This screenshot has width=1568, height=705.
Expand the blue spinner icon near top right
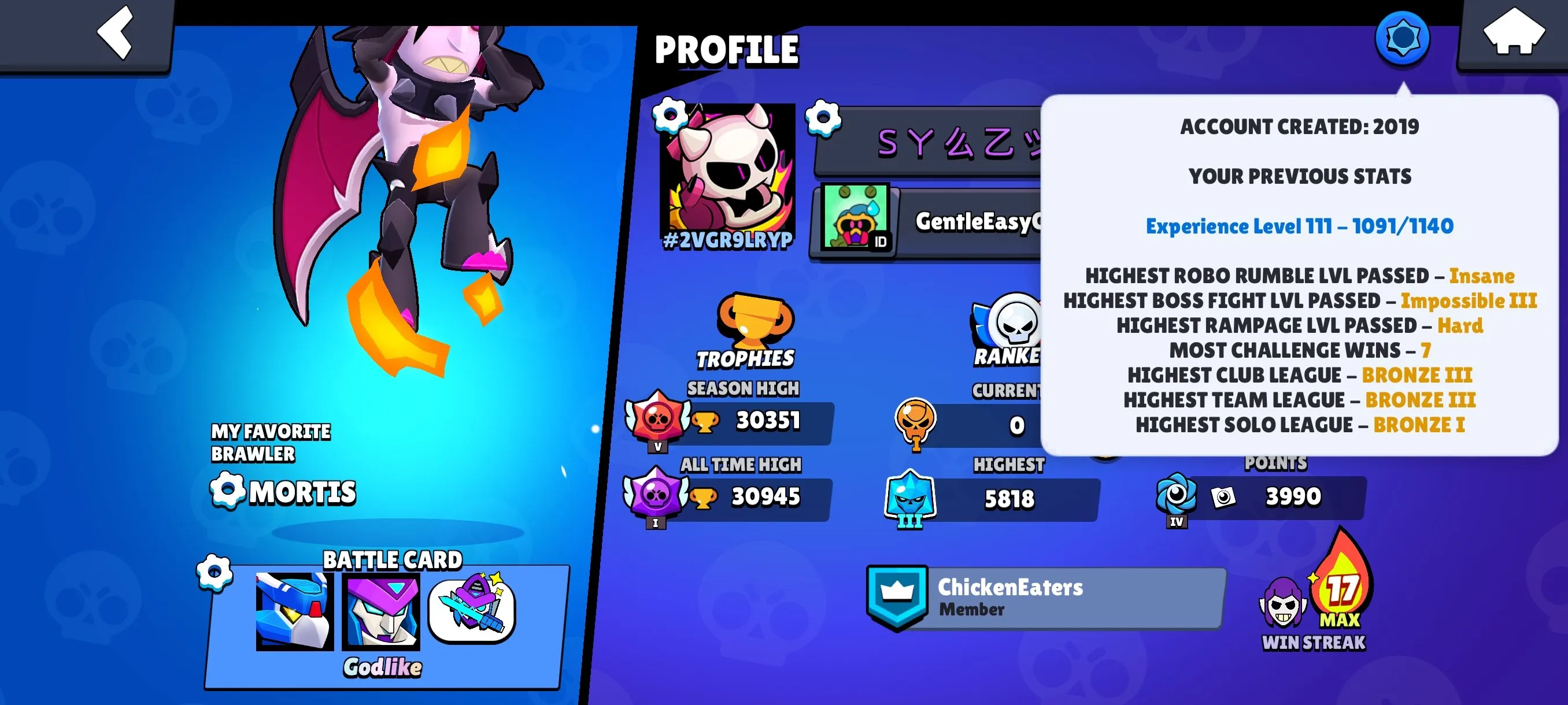(x=1403, y=38)
